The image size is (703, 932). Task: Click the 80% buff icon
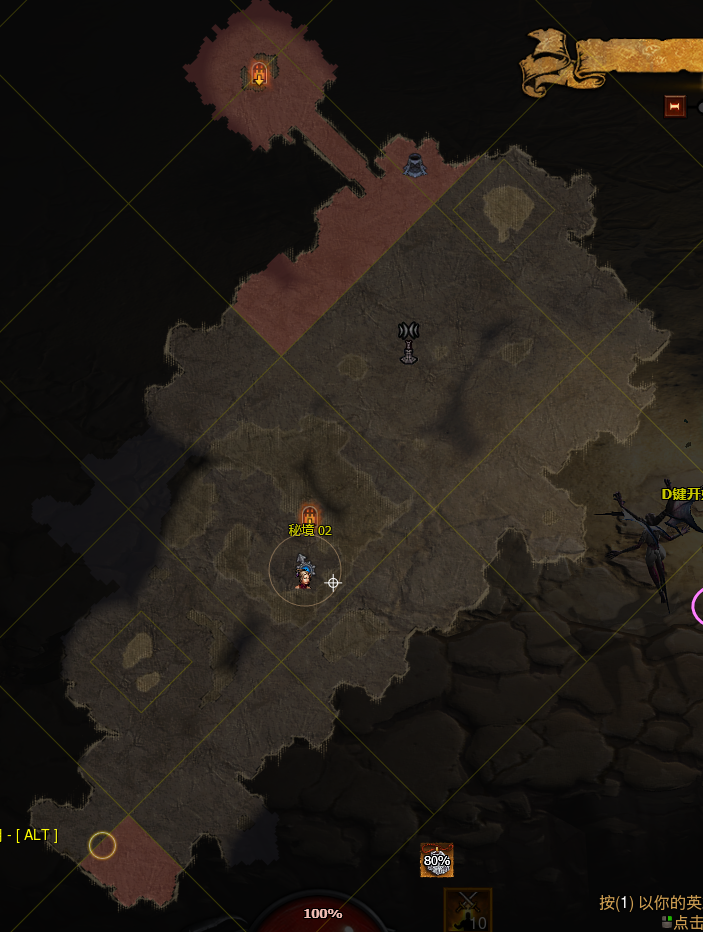click(x=437, y=859)
